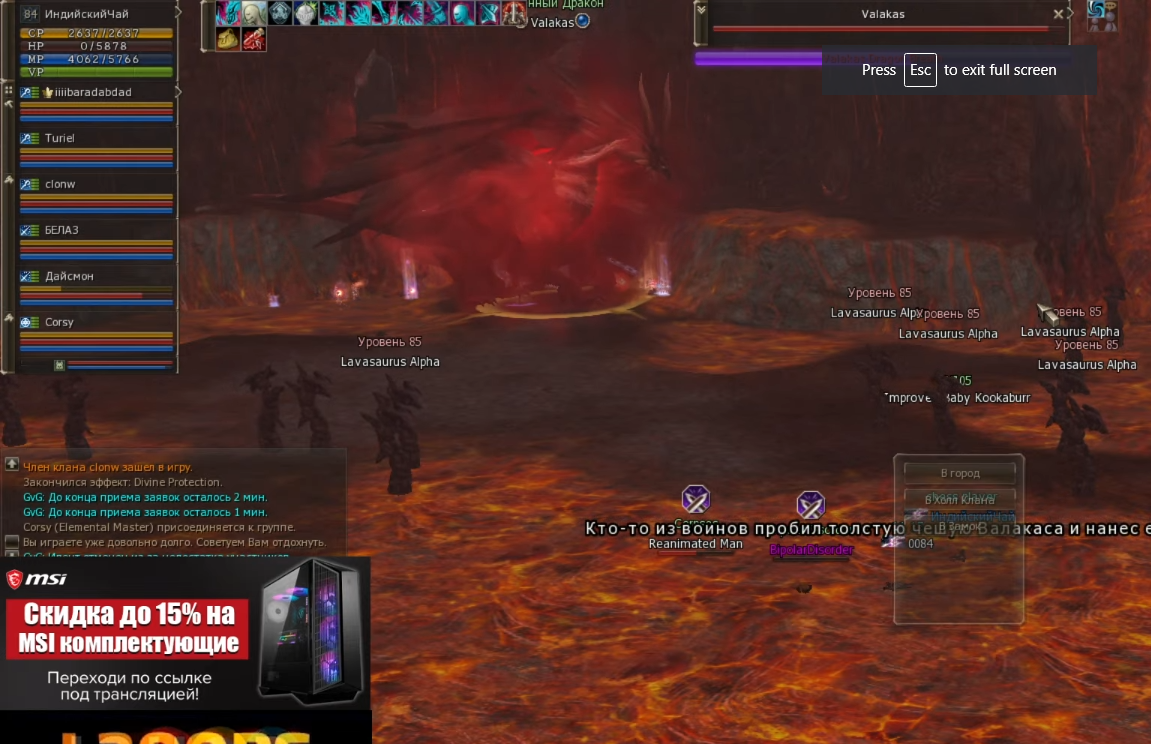The width and height of the screenshot is (1151, 744).
Task: Select party member iiiibaradabdad
Action: (x=88, y=92)
